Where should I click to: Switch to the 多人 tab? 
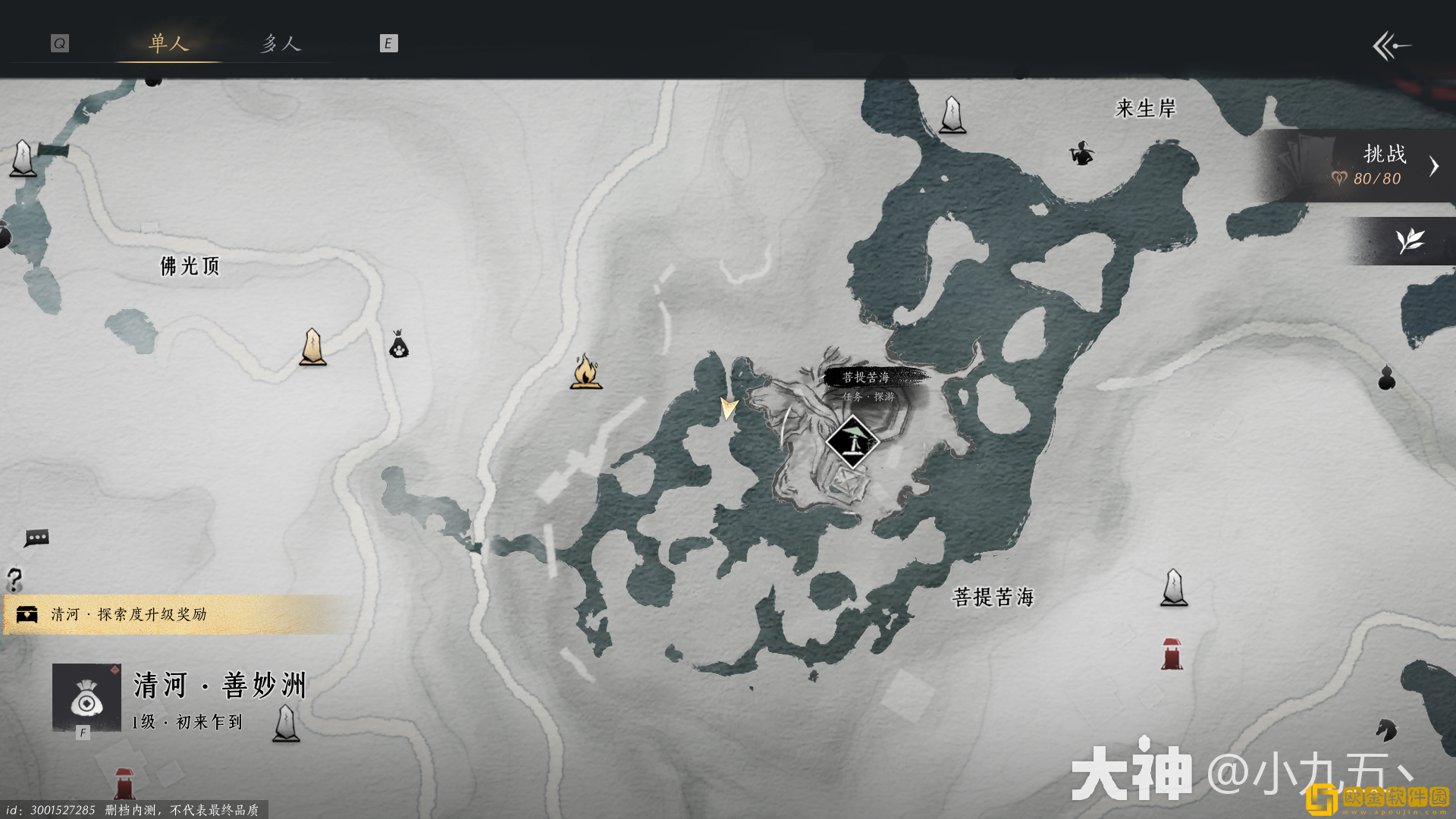[281, 43]
